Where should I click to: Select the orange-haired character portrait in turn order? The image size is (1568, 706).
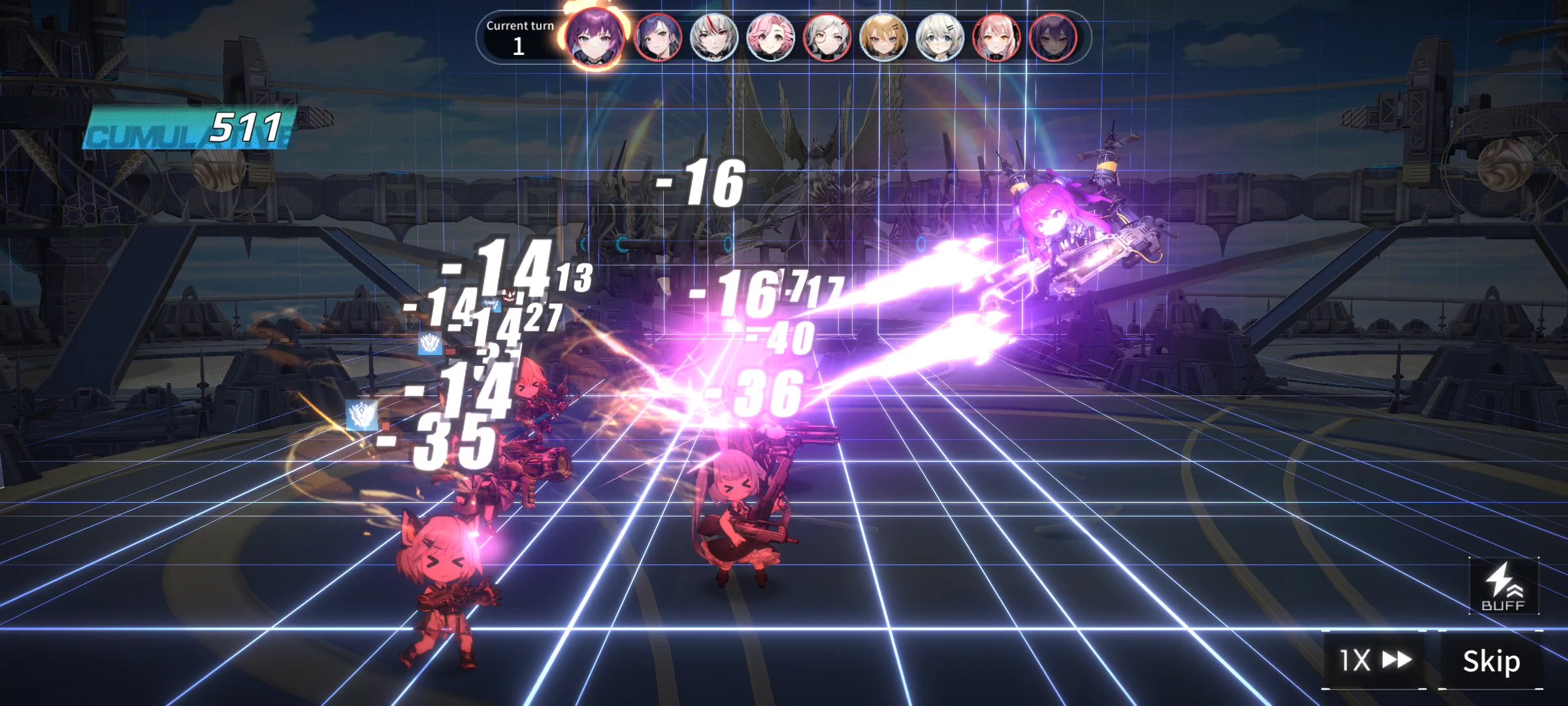pos(883,37)
